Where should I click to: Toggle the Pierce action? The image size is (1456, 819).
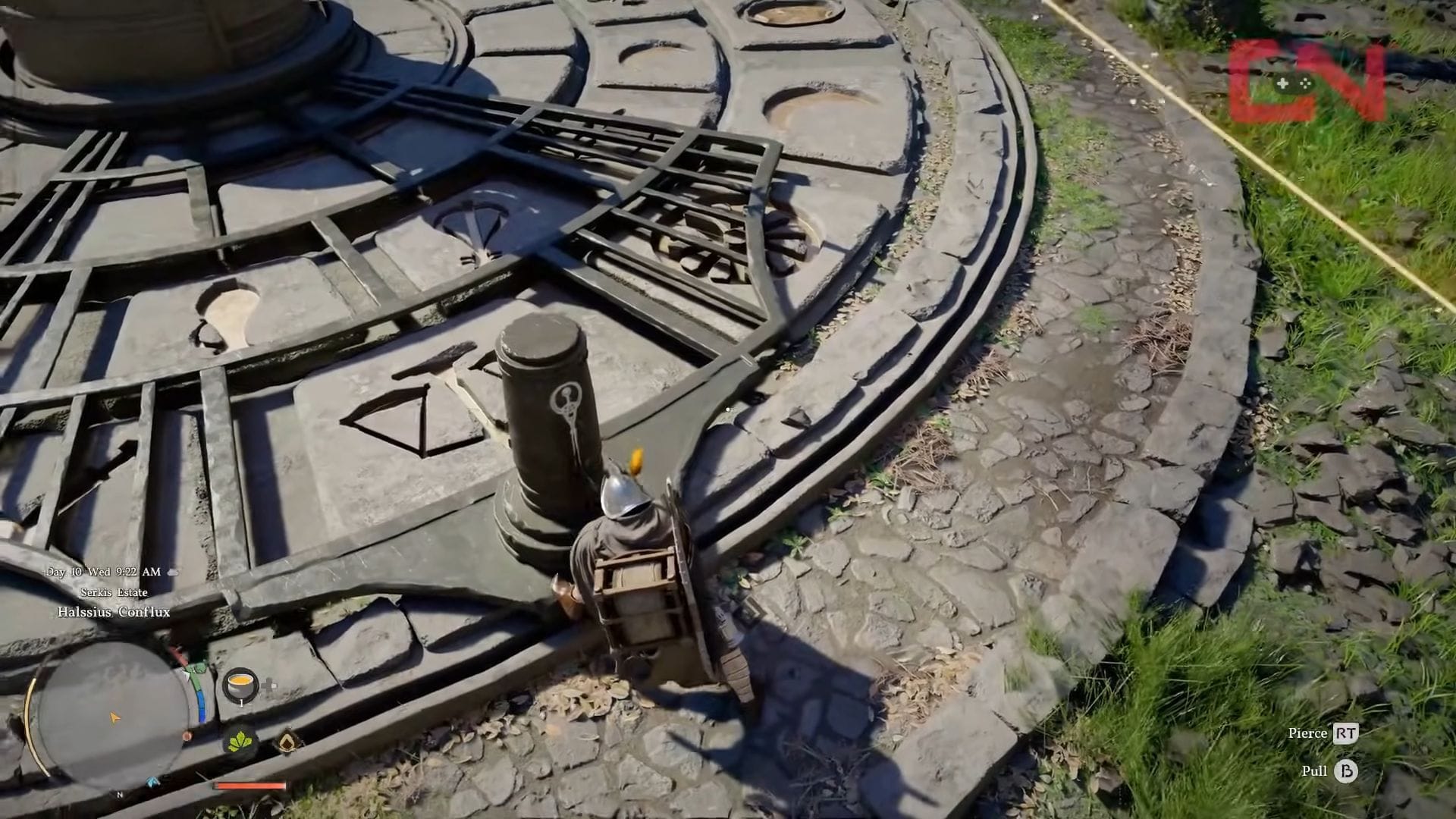[x=1307, y=733]
